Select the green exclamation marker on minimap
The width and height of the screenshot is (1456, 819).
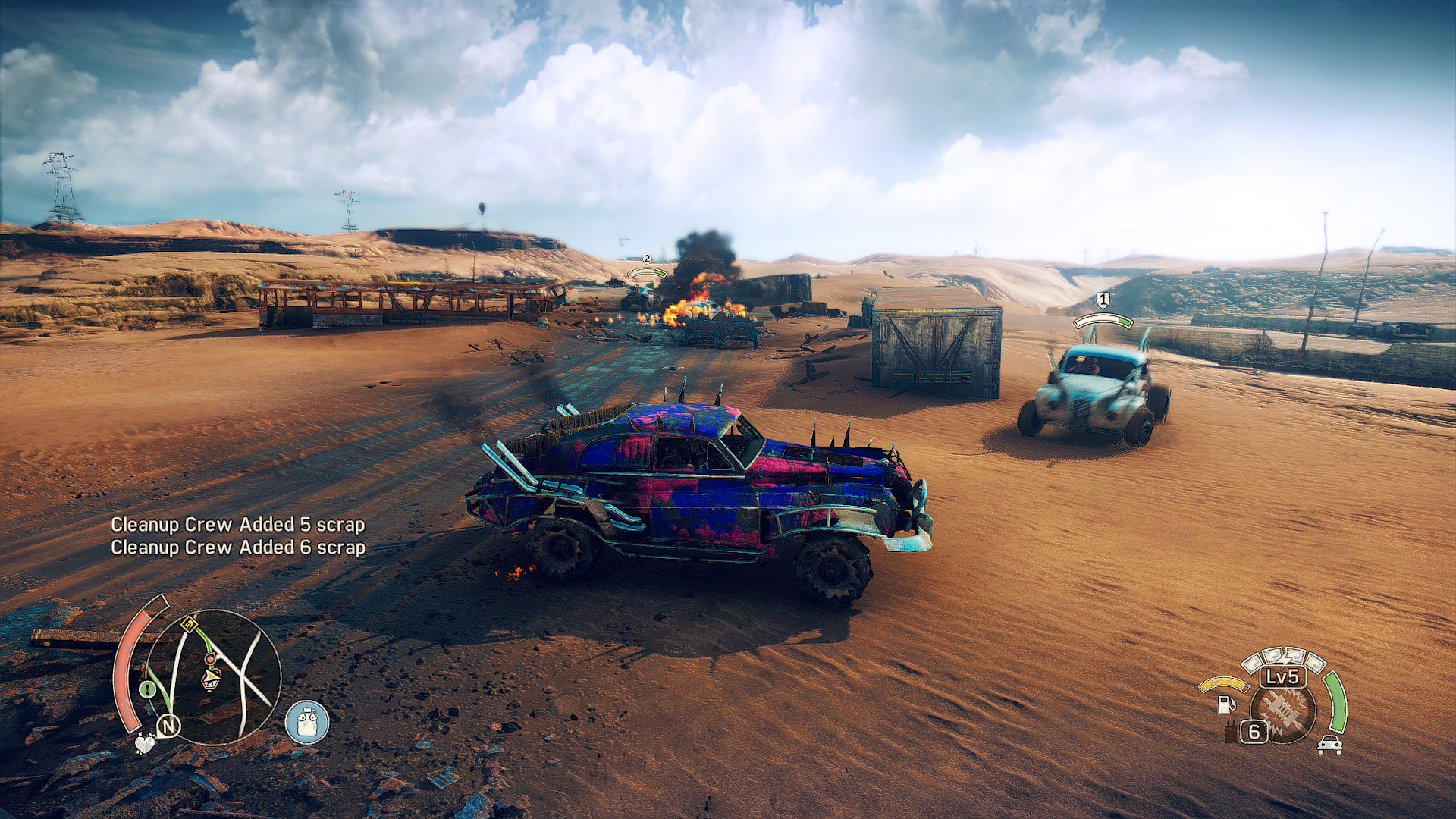click(x=147, y=689)
